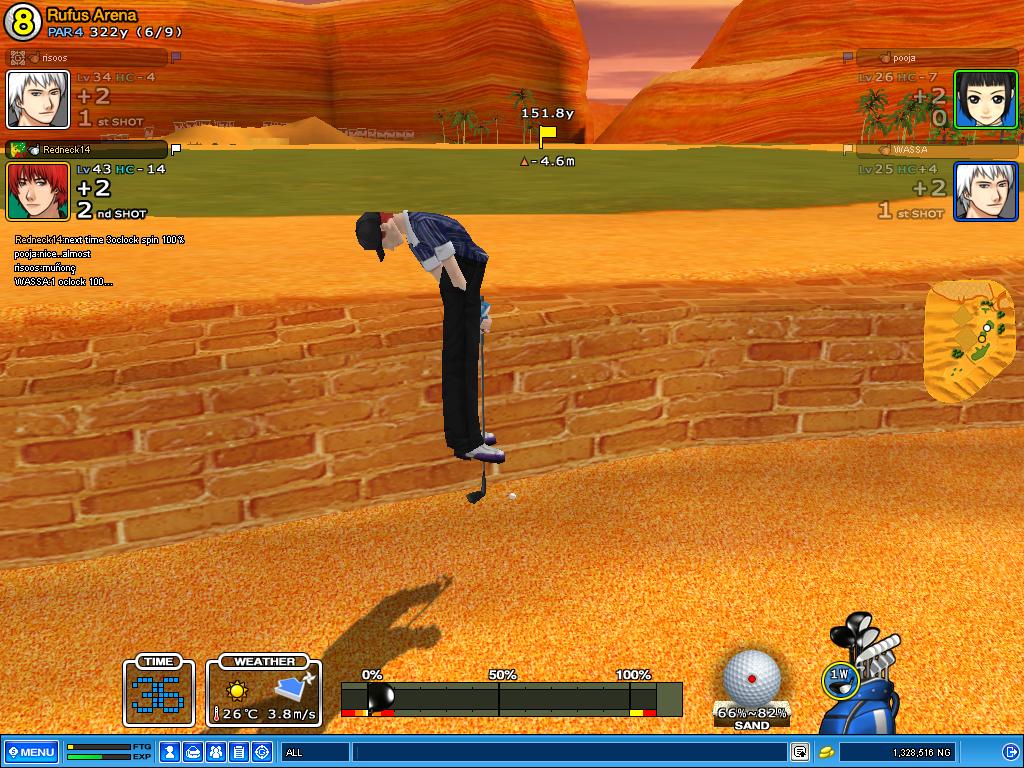Click the shot power gauge bar
Screen dimensions: 1024x768
511,698
